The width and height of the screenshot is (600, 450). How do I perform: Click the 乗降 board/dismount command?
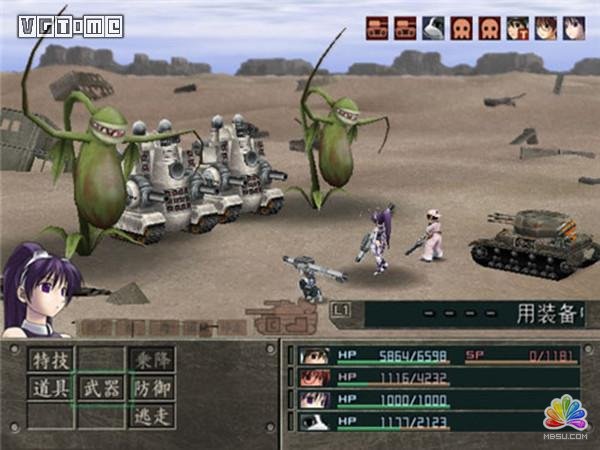click(151, 359)
